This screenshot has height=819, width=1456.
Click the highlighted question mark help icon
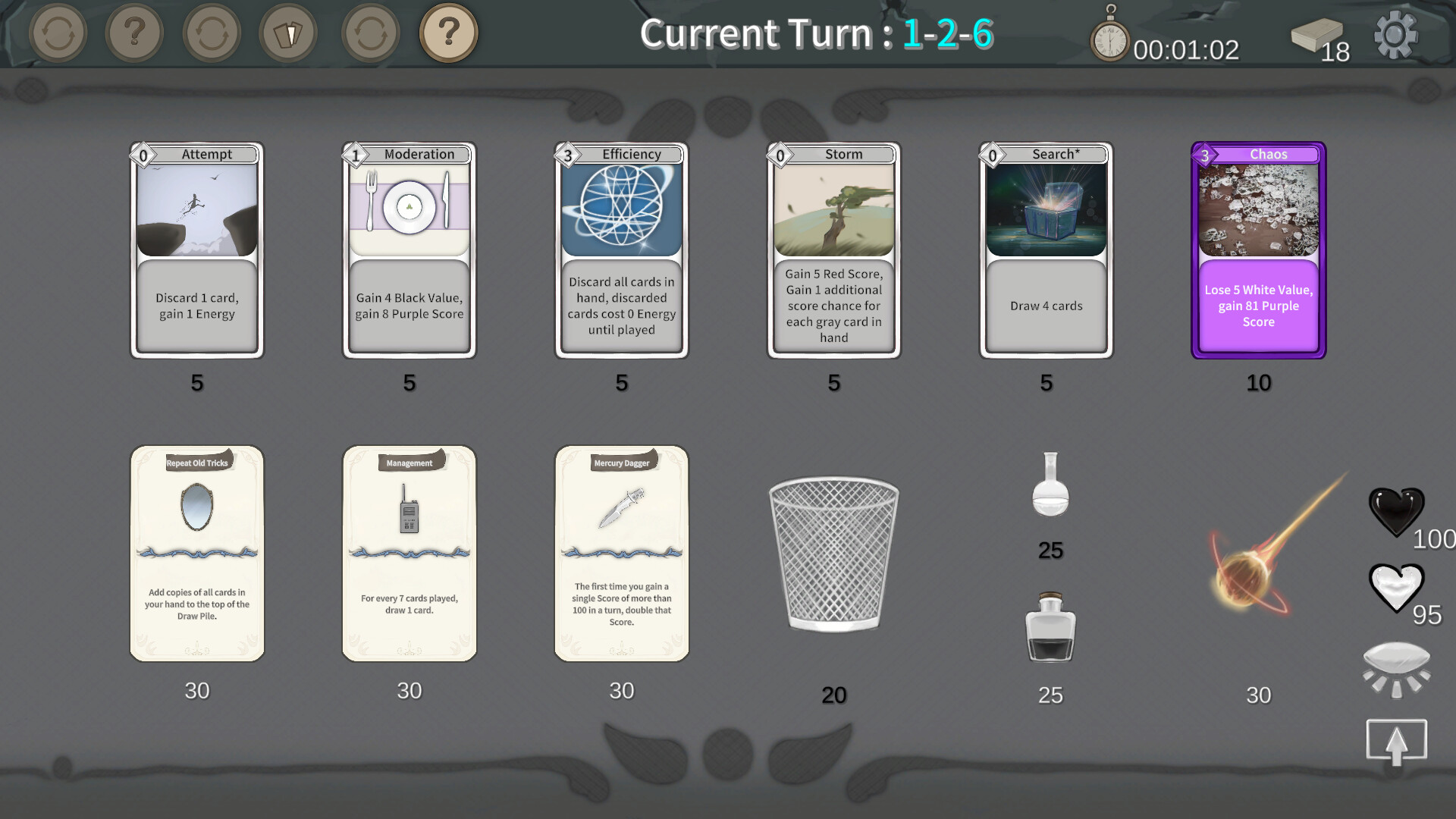pyautogui.click(x=449, y=33)
